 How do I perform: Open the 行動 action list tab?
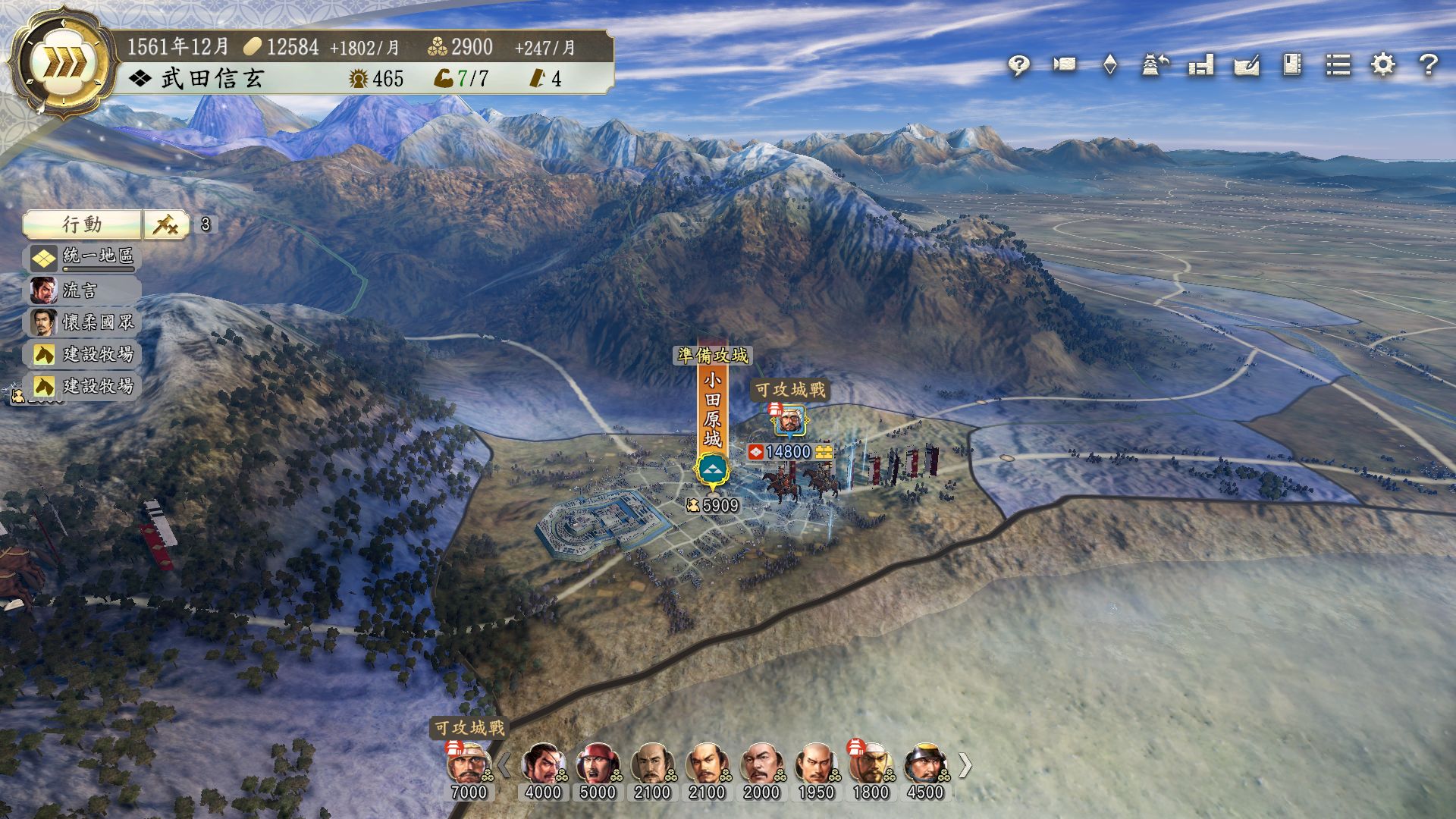point(82,224)
